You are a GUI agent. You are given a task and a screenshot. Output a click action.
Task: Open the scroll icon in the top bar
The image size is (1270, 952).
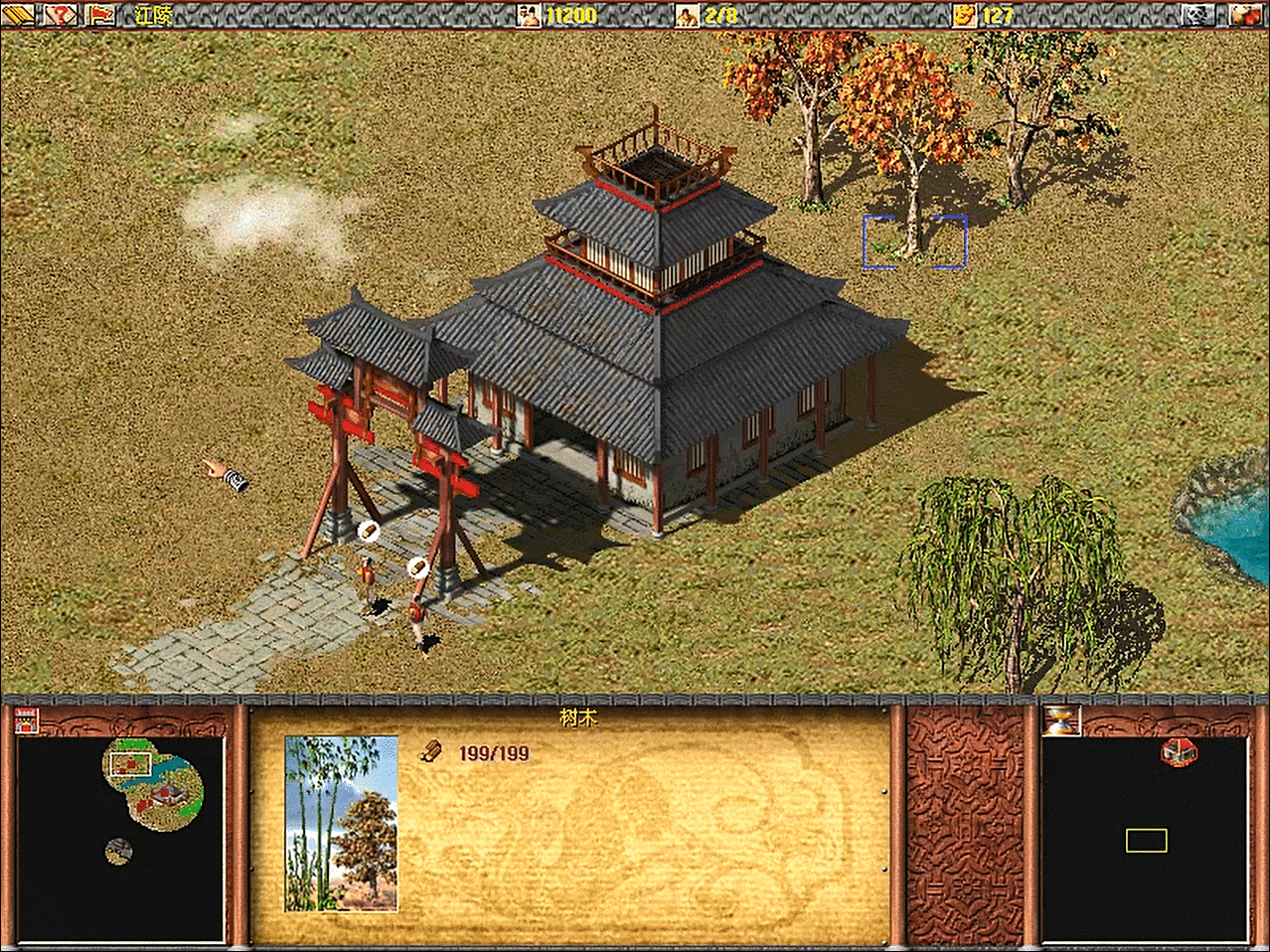(19, 14)
